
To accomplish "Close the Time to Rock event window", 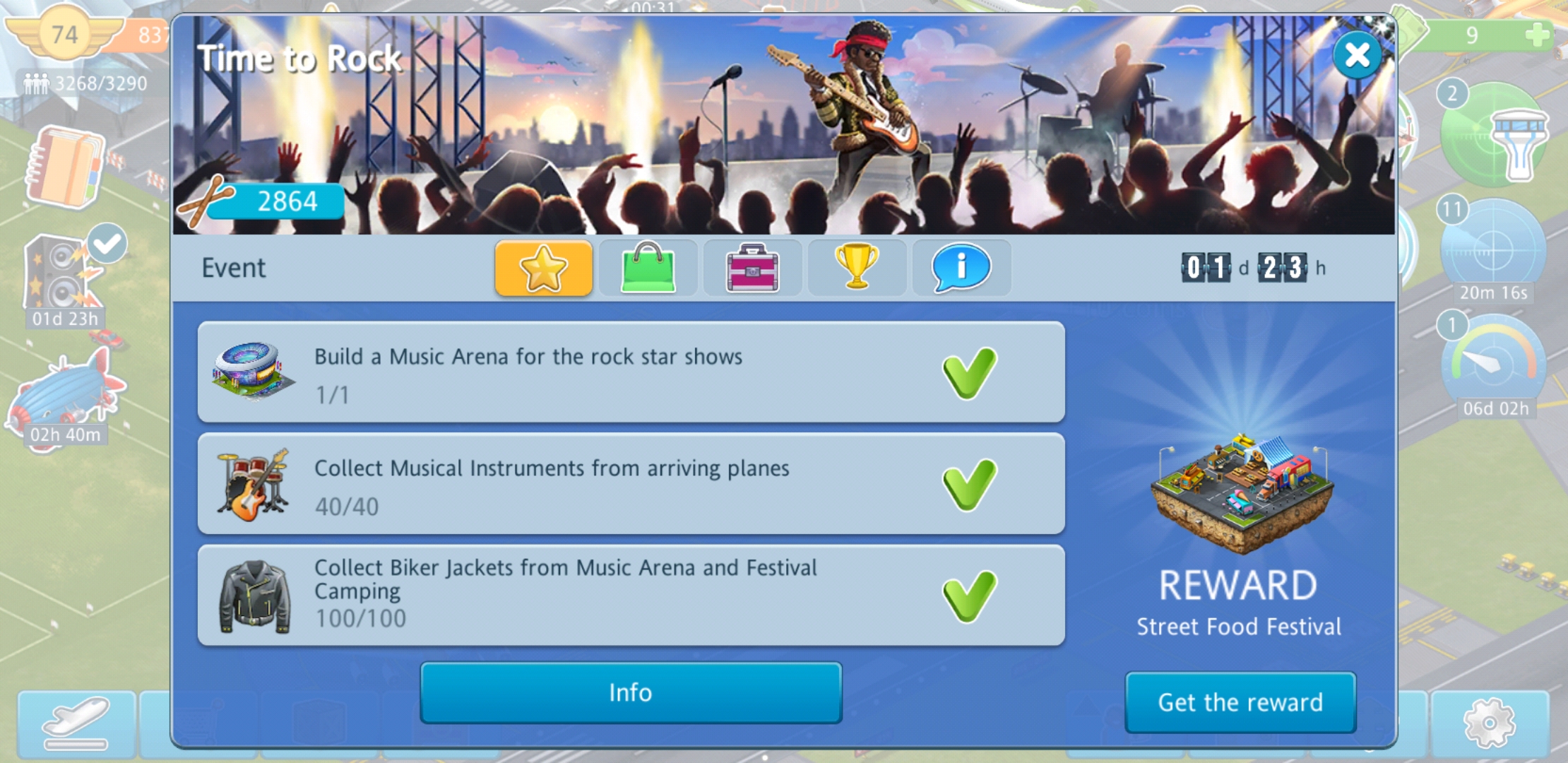I will [x=1357, y=55].
